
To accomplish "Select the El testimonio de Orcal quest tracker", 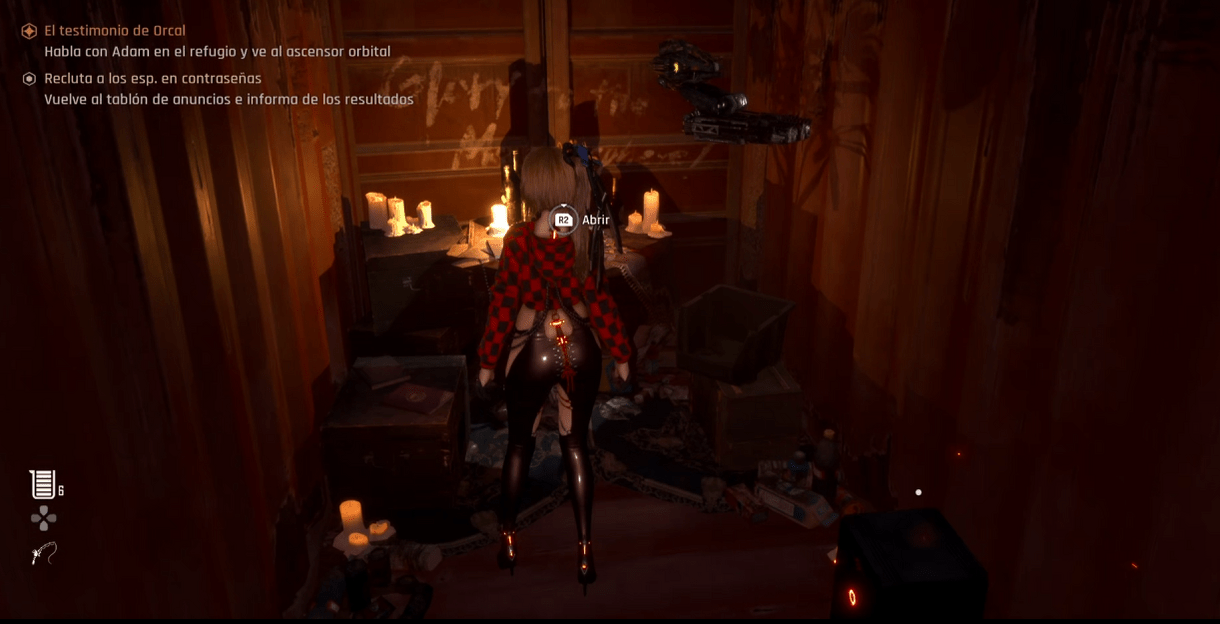I will pyautogui.click(x=115, y=31).
